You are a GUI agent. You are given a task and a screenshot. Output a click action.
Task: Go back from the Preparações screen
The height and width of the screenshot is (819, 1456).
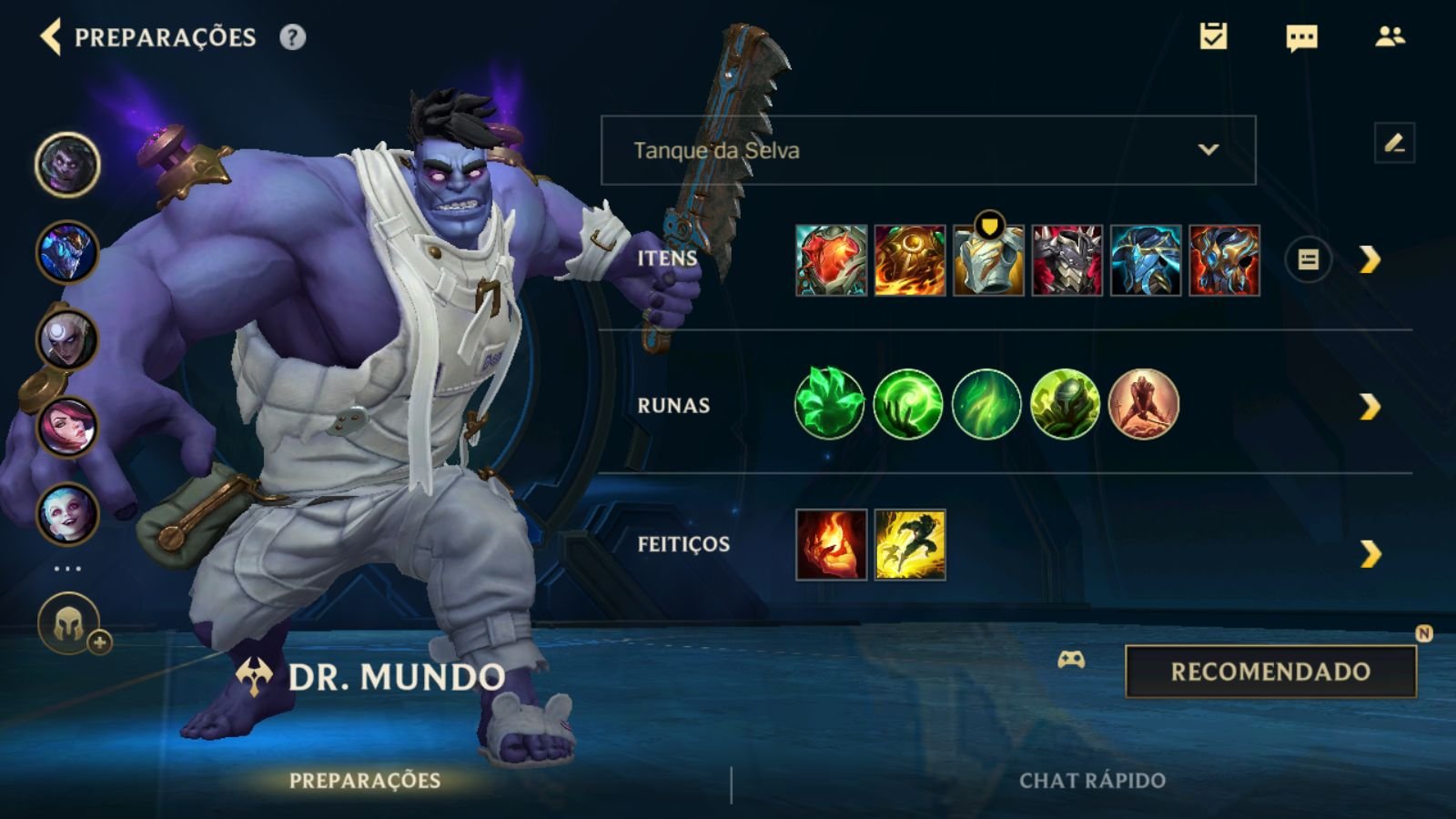coord(51,37)
